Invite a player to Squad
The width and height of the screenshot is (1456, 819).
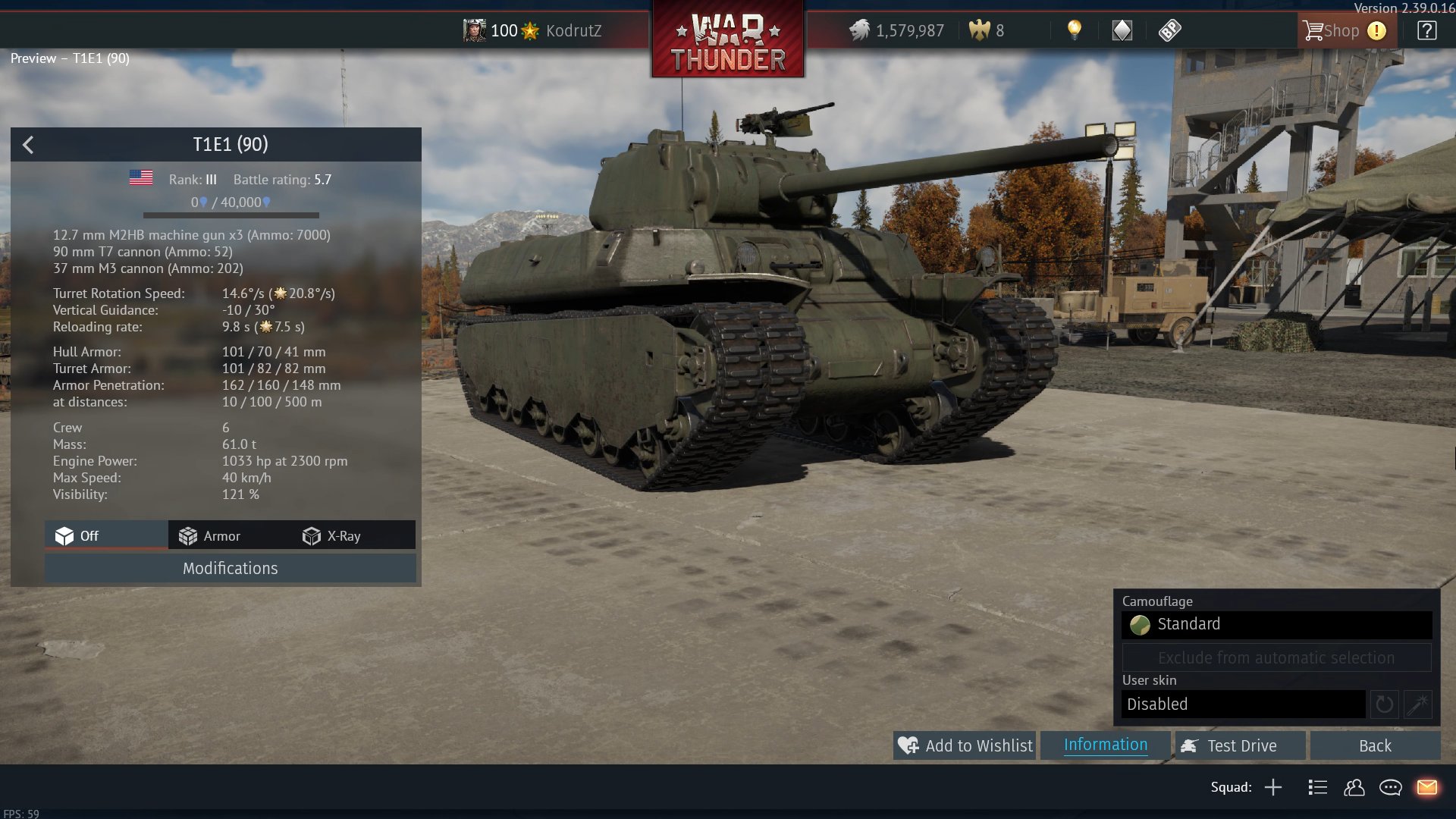point(1273,787)
